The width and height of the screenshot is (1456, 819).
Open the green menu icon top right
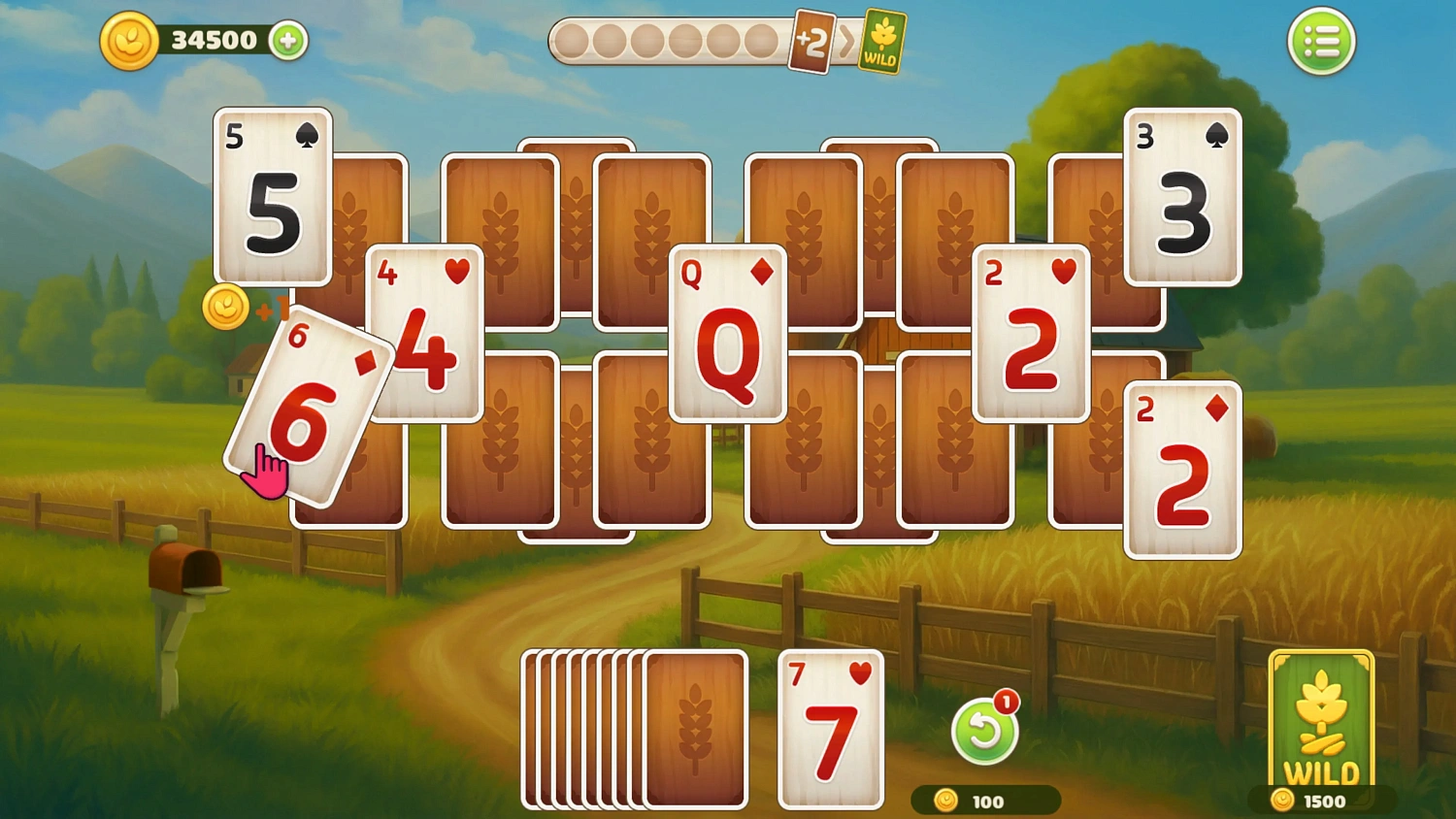(x=1321, y=41)
